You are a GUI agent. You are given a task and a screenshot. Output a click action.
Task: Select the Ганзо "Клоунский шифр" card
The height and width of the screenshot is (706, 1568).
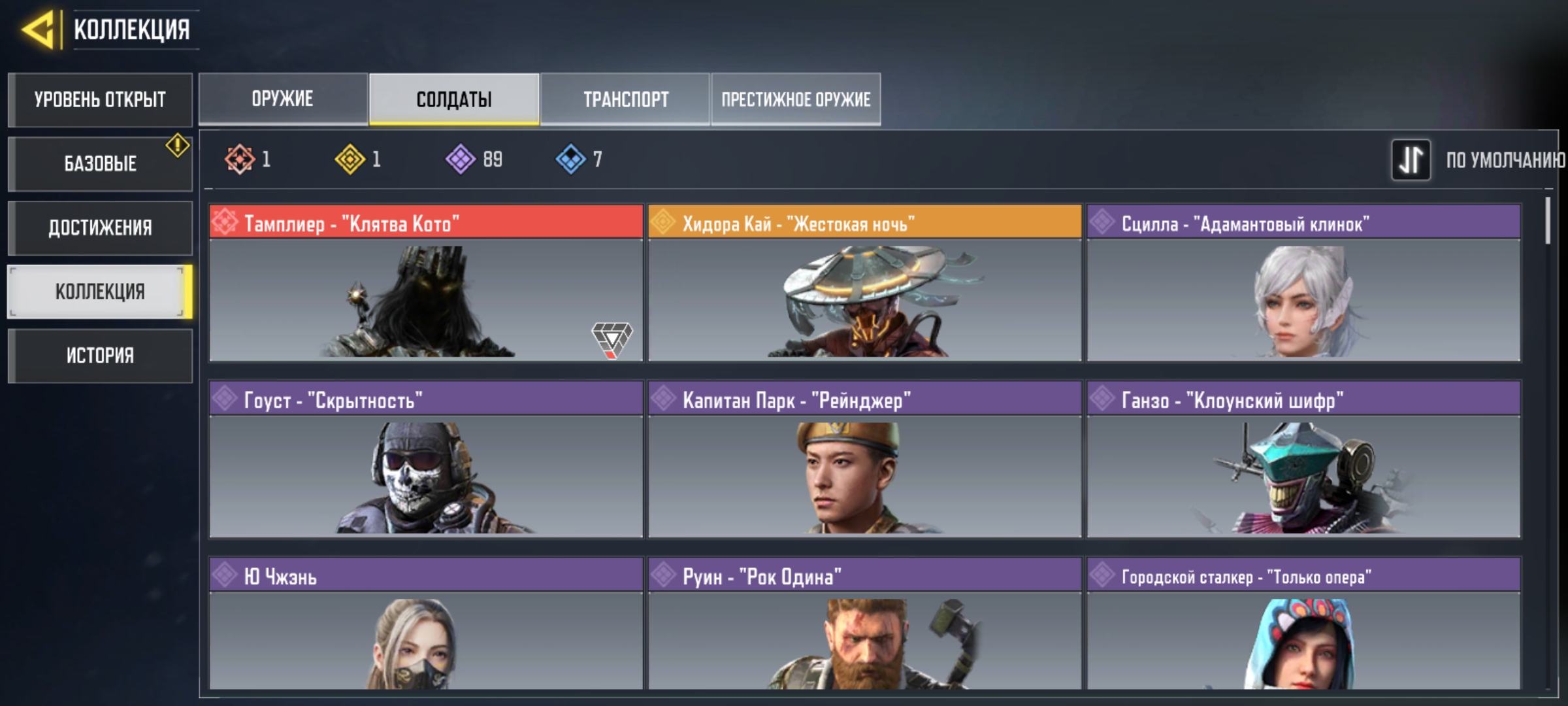pos(1303,460)
